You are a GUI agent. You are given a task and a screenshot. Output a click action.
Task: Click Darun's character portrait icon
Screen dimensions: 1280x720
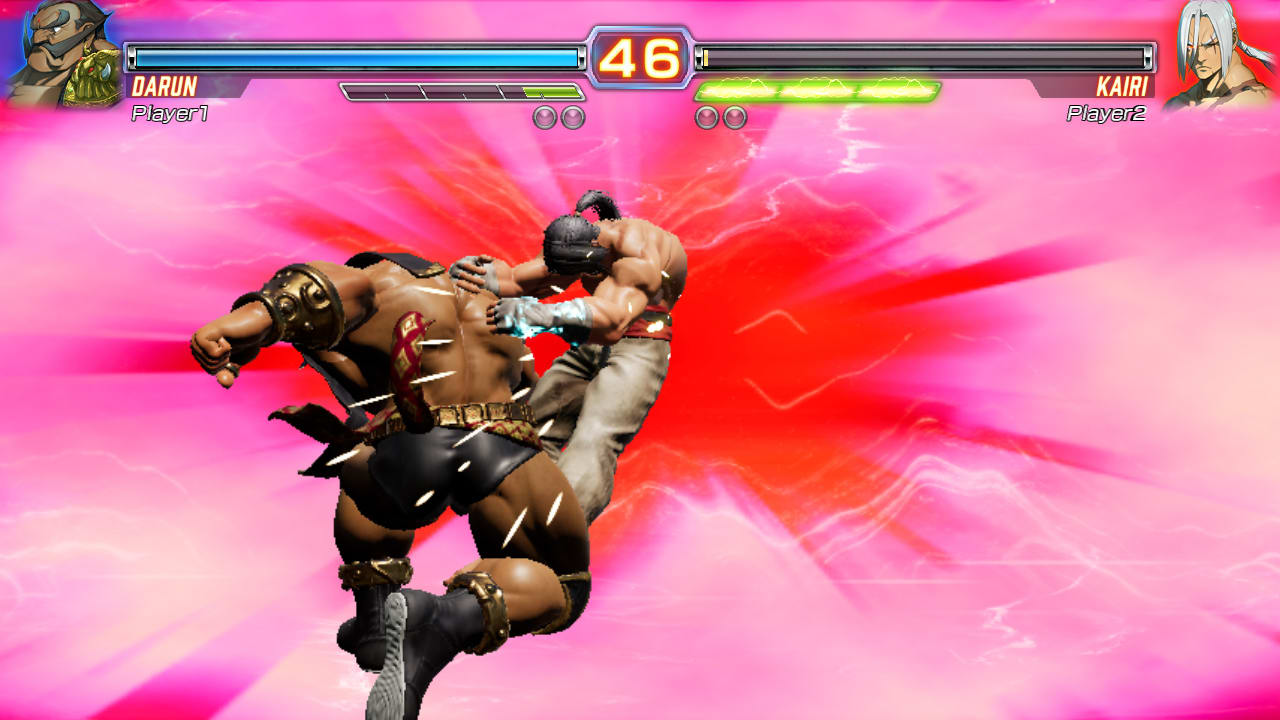[55, 55]
